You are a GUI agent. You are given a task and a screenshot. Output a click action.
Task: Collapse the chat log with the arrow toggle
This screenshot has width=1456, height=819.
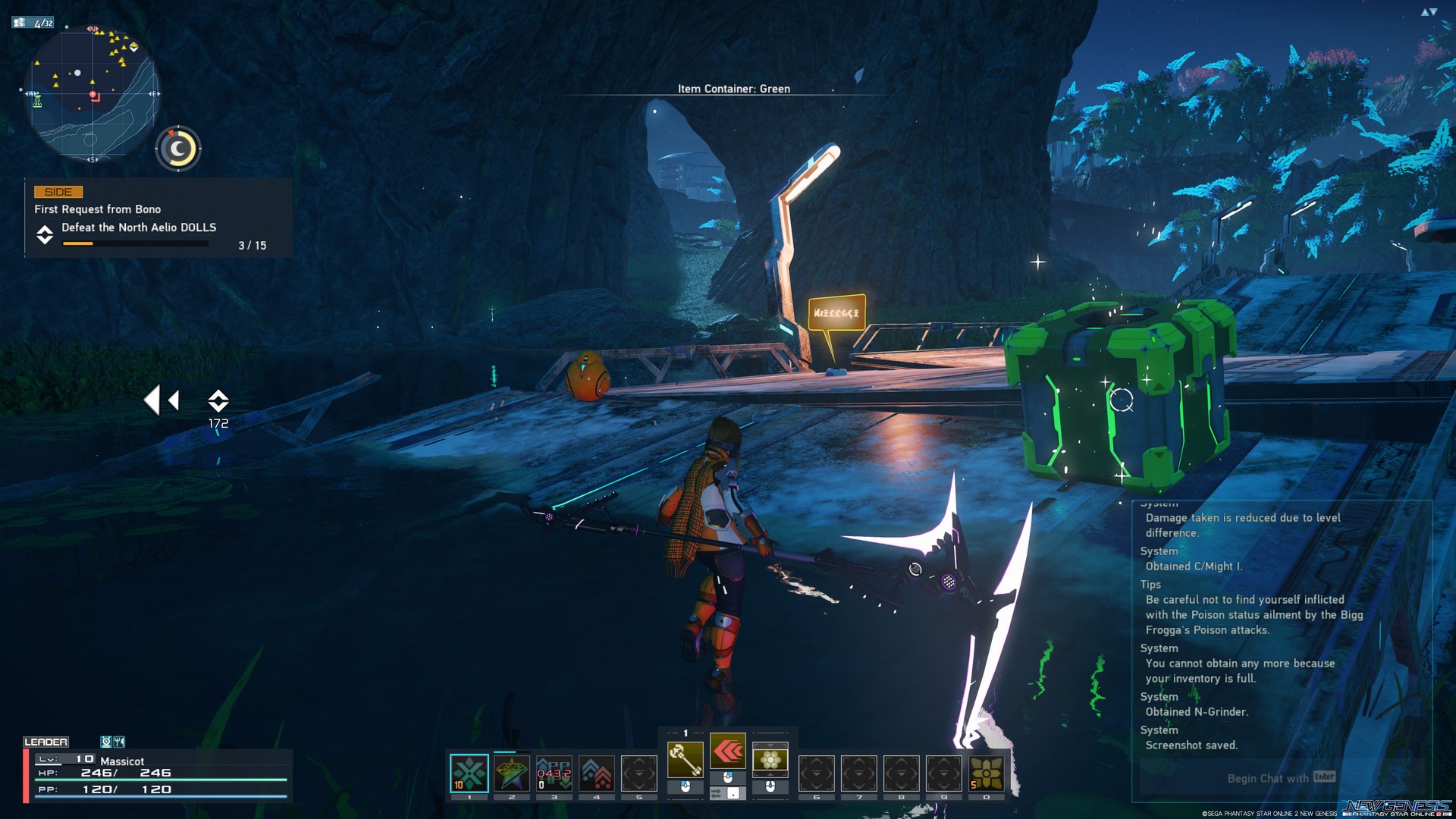point(1429,12)
